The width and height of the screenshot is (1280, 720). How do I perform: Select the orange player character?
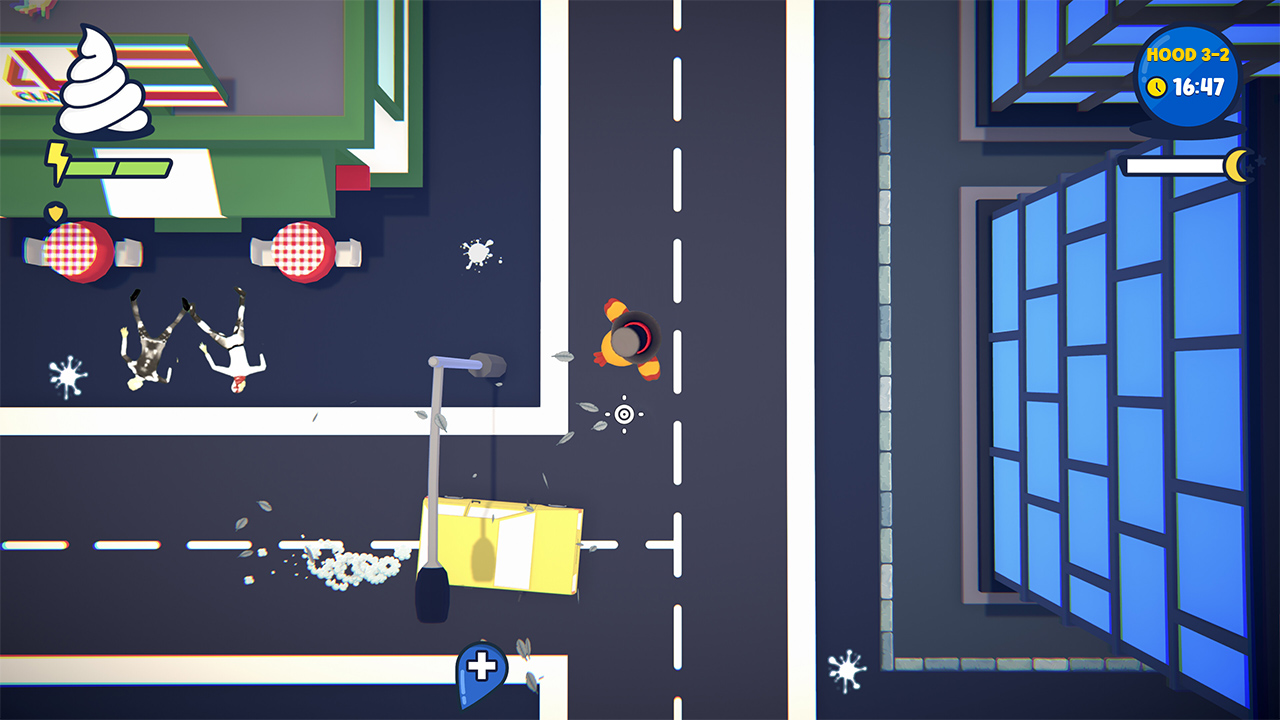(x=630, y=338)
